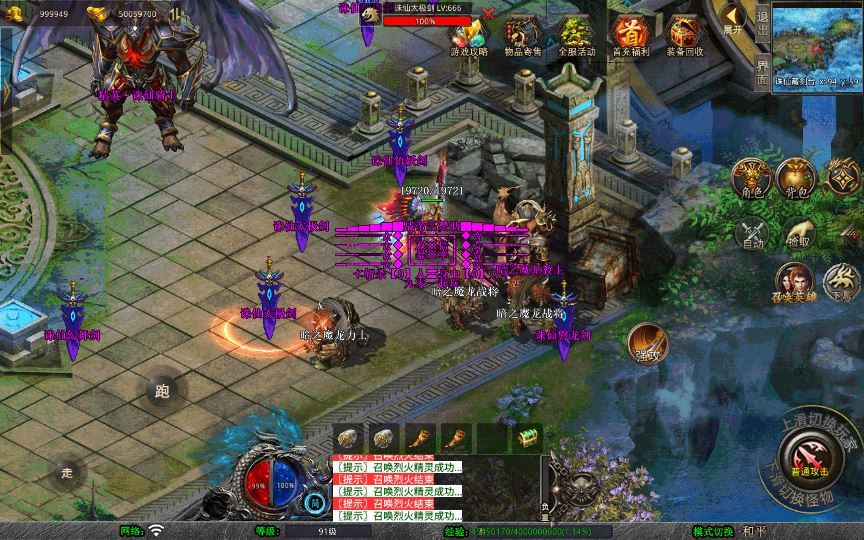
Task: Click the 走 walk button
Action: [68, 472]
